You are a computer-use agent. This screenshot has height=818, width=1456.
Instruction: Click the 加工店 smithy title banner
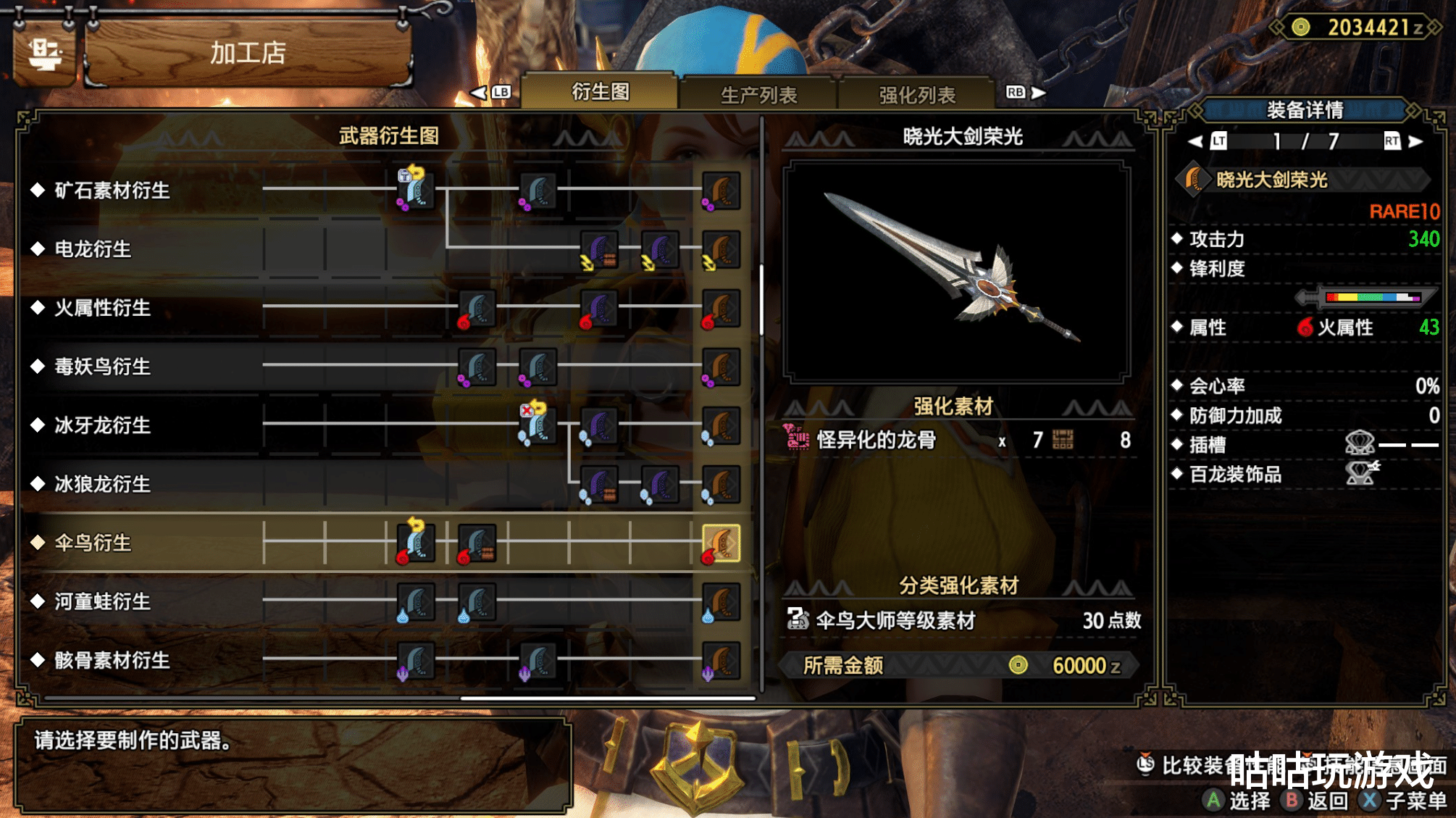click(x=248, y=53)
